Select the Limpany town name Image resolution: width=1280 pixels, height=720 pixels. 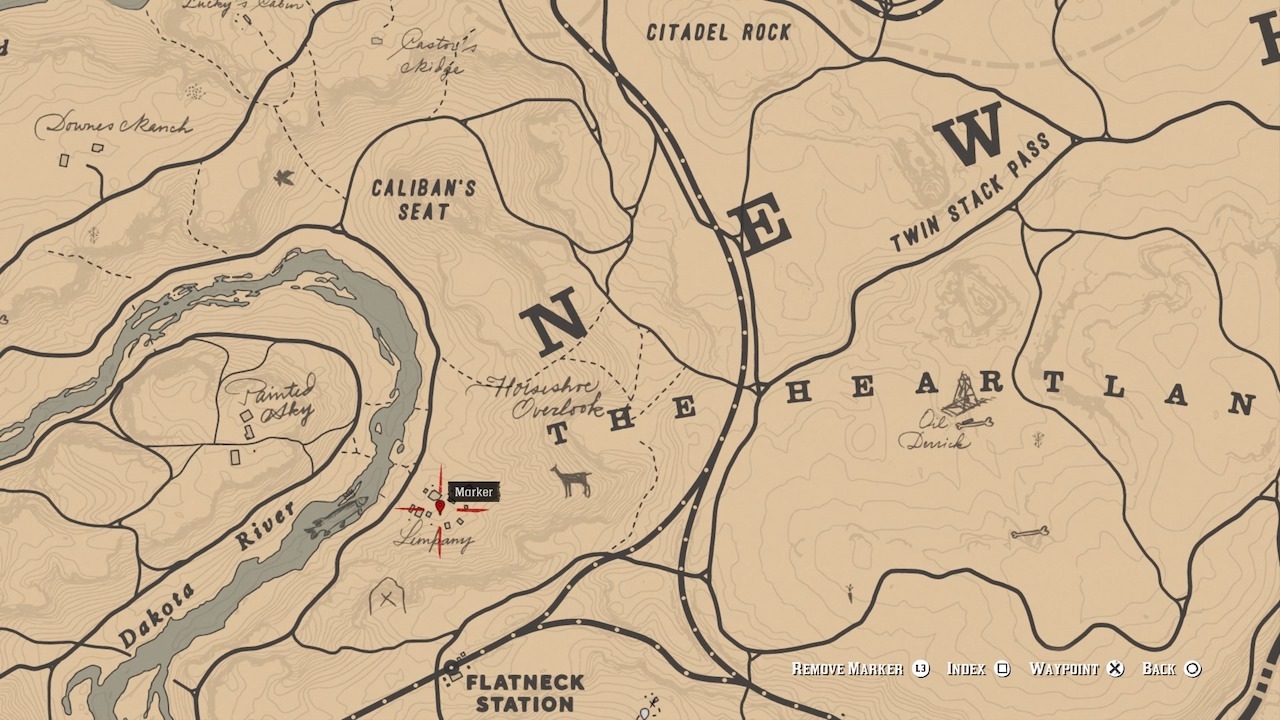(431, 538)
